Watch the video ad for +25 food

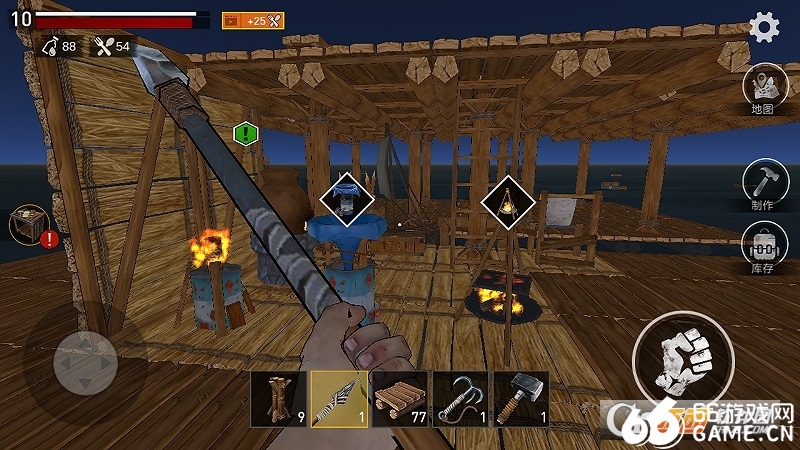point(253,20)
